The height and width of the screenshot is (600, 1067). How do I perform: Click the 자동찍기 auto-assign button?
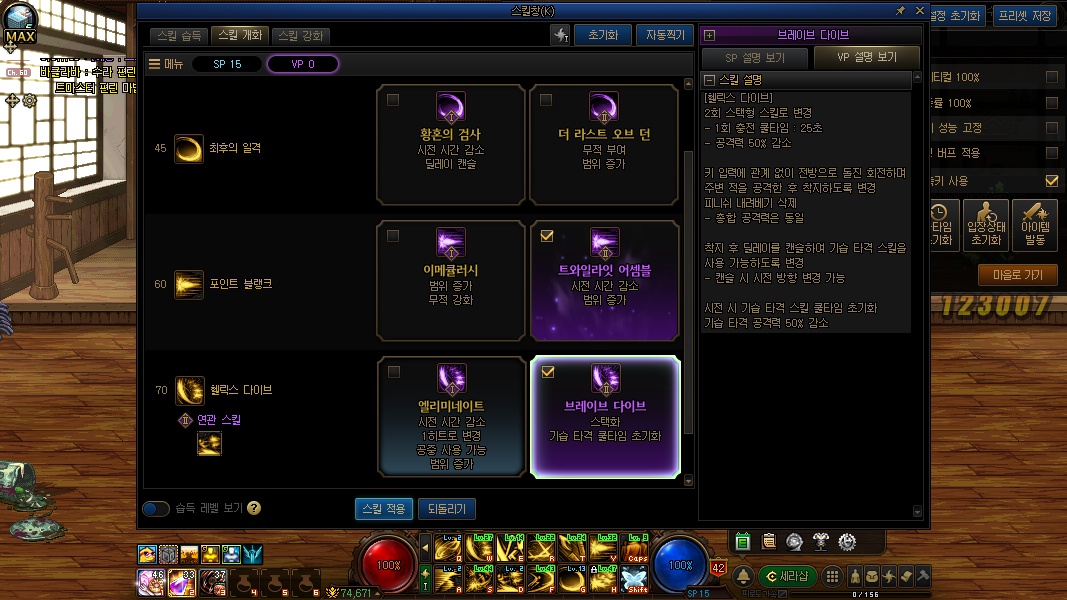point(664,35)
